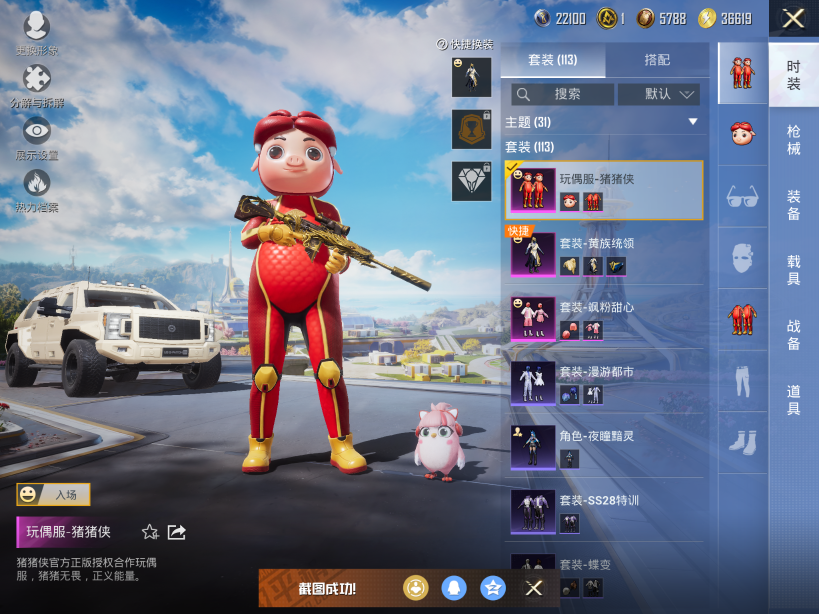Viewport: 819px width, 614px height.
Task: Open the 枪械 weapons category
Action: (x=793, y=139)
